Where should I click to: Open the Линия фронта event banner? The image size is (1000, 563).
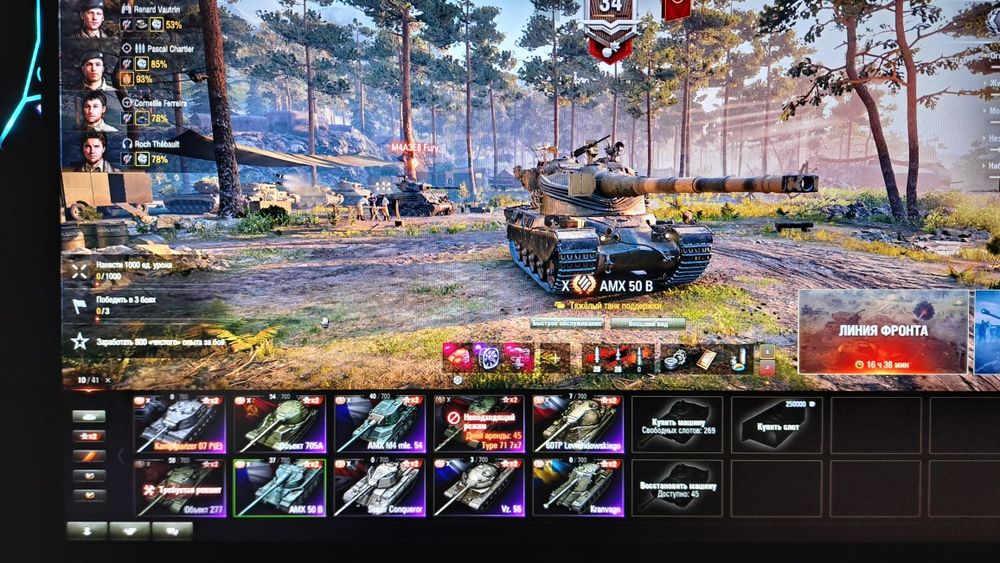882,332
